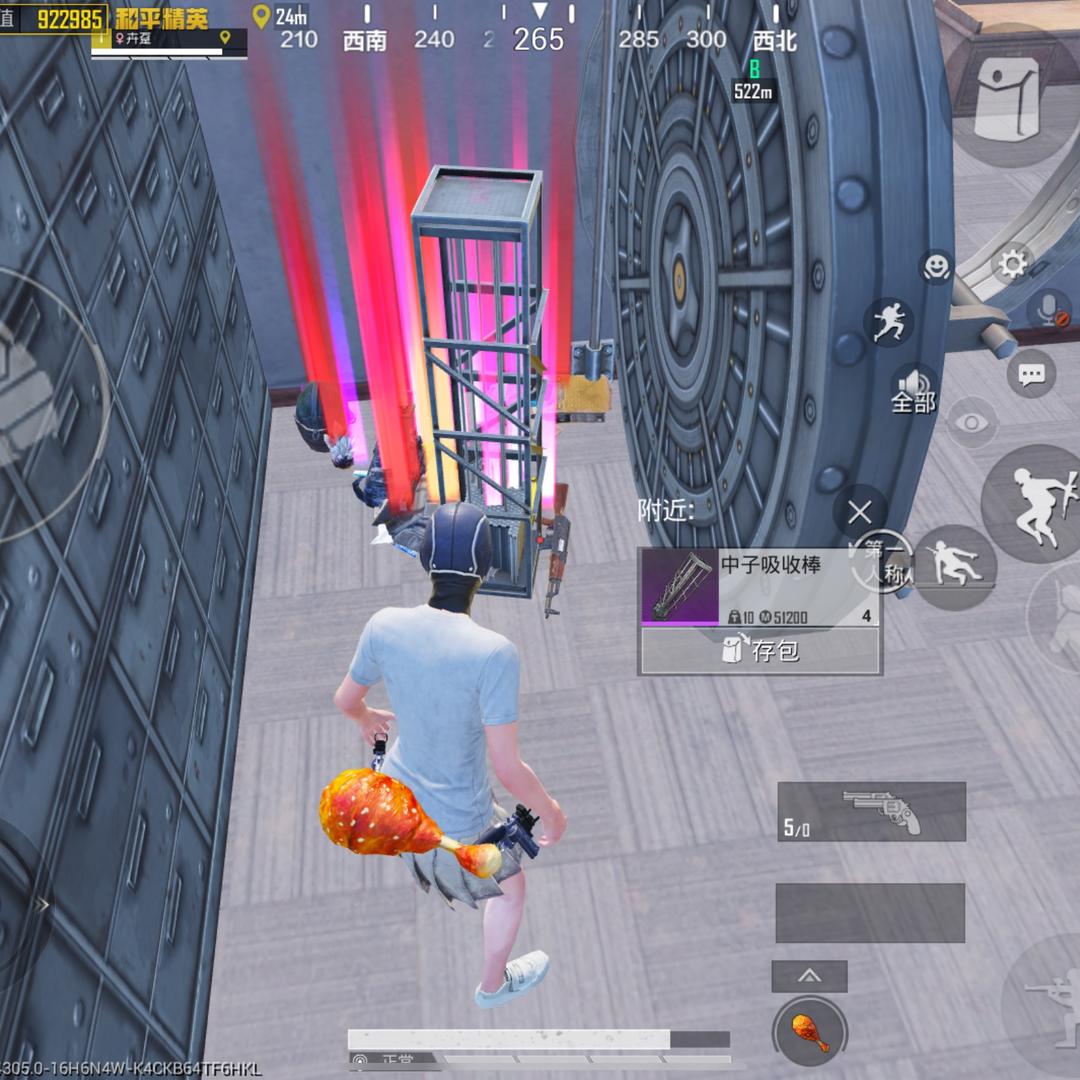Open the settings gear
The image size is (1080, 1080).
coord(1012,264)
